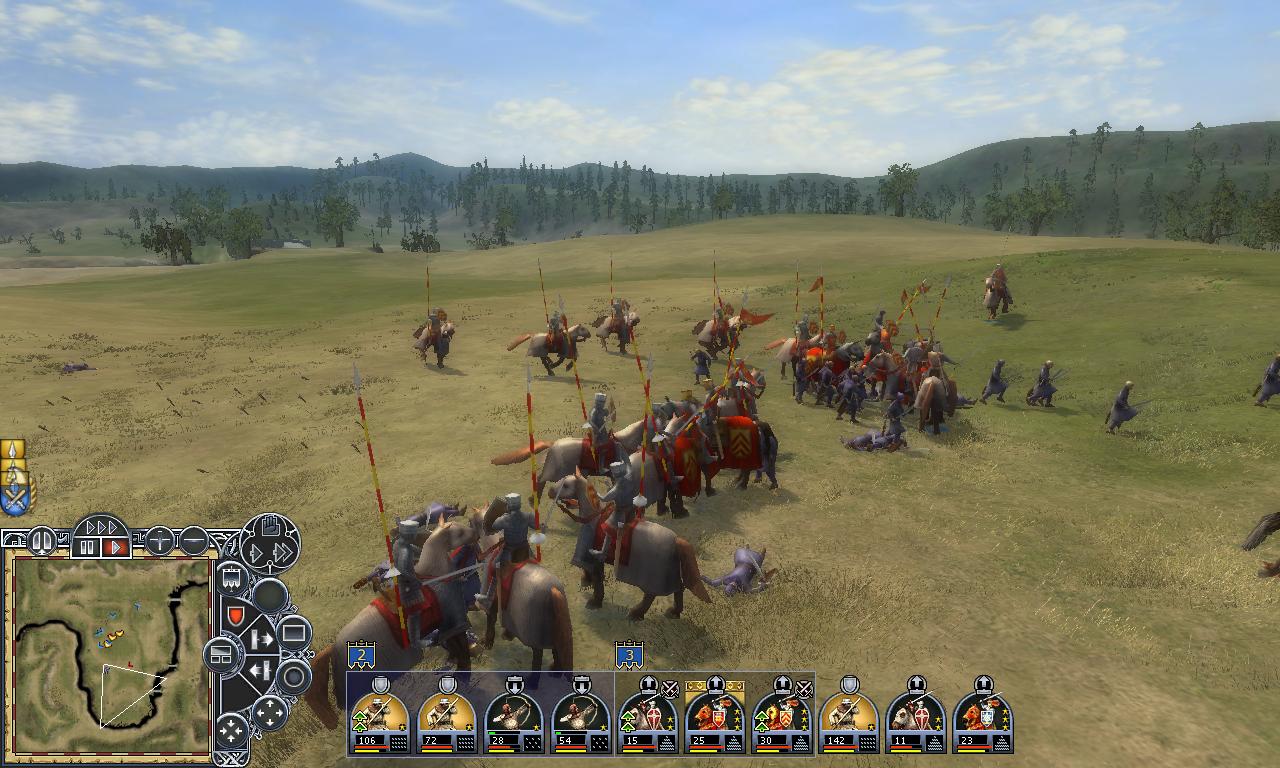This screenshot has height=768, width=1280.
Task: Zoom in the minimap with plus button
Action: pos(160,542)
